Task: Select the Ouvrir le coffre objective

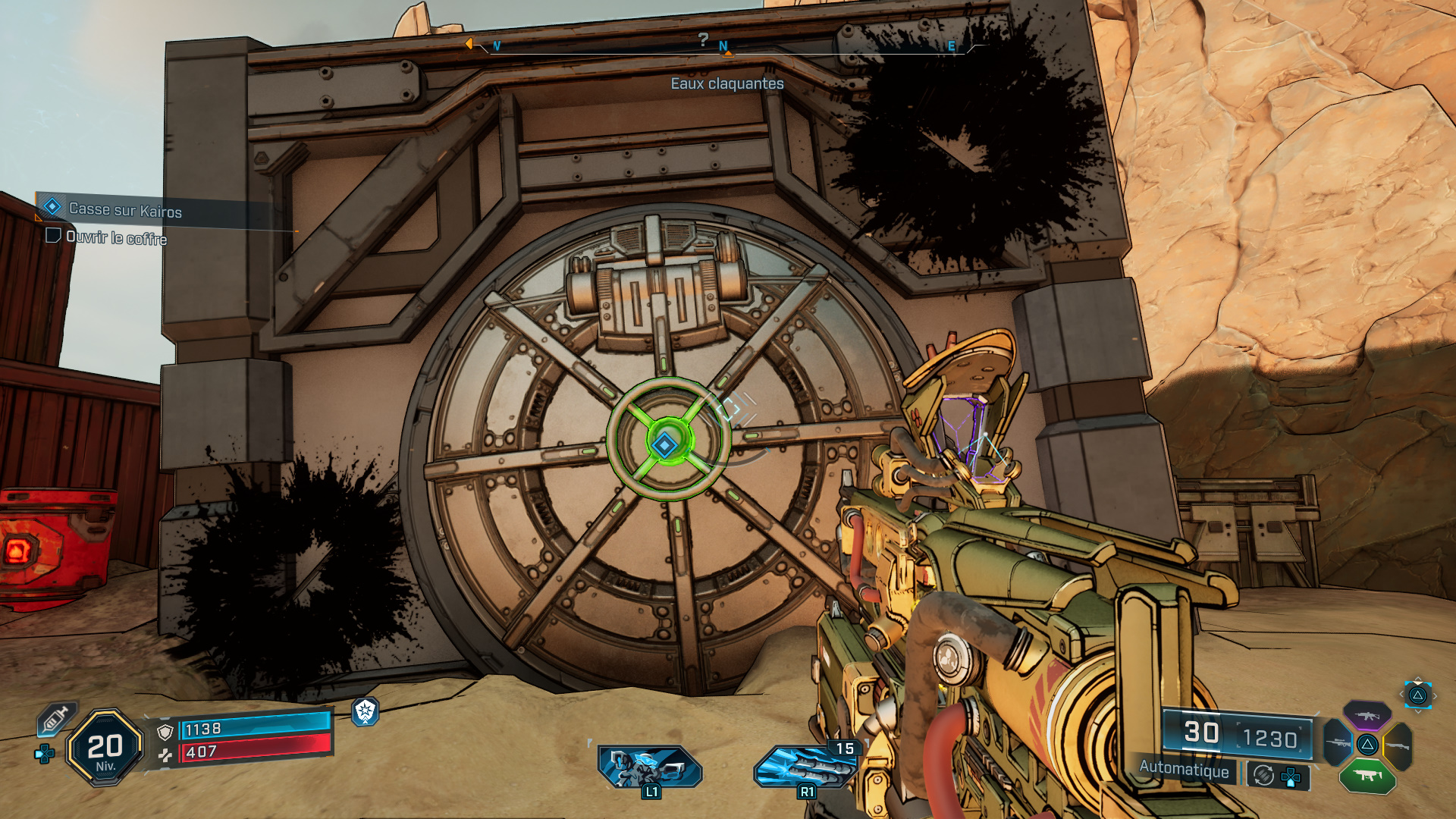Action: point(115,237)
